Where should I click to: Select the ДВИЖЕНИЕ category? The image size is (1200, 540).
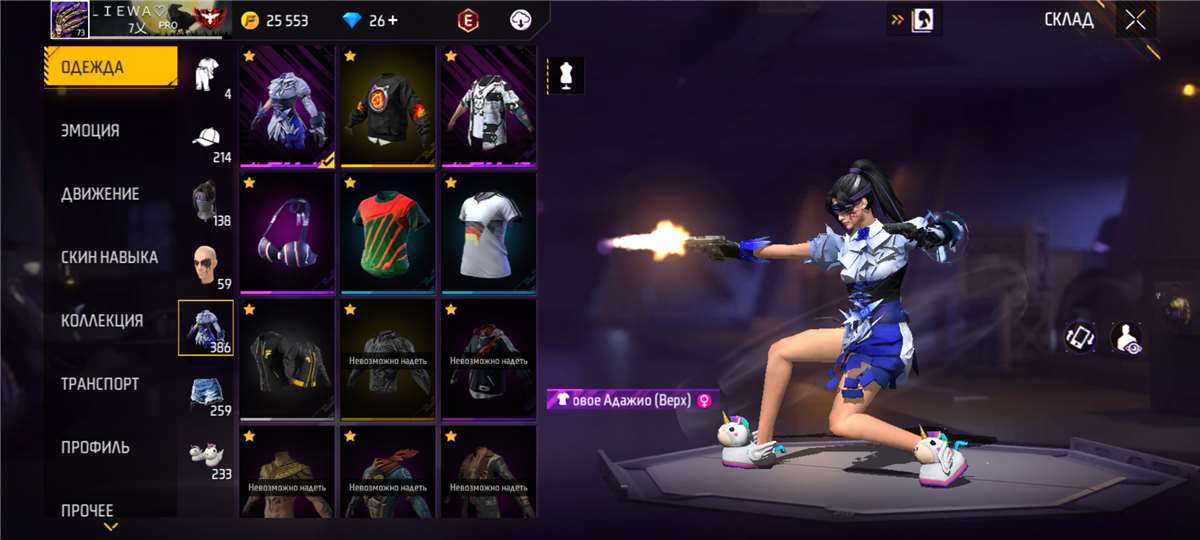[100, 194]
